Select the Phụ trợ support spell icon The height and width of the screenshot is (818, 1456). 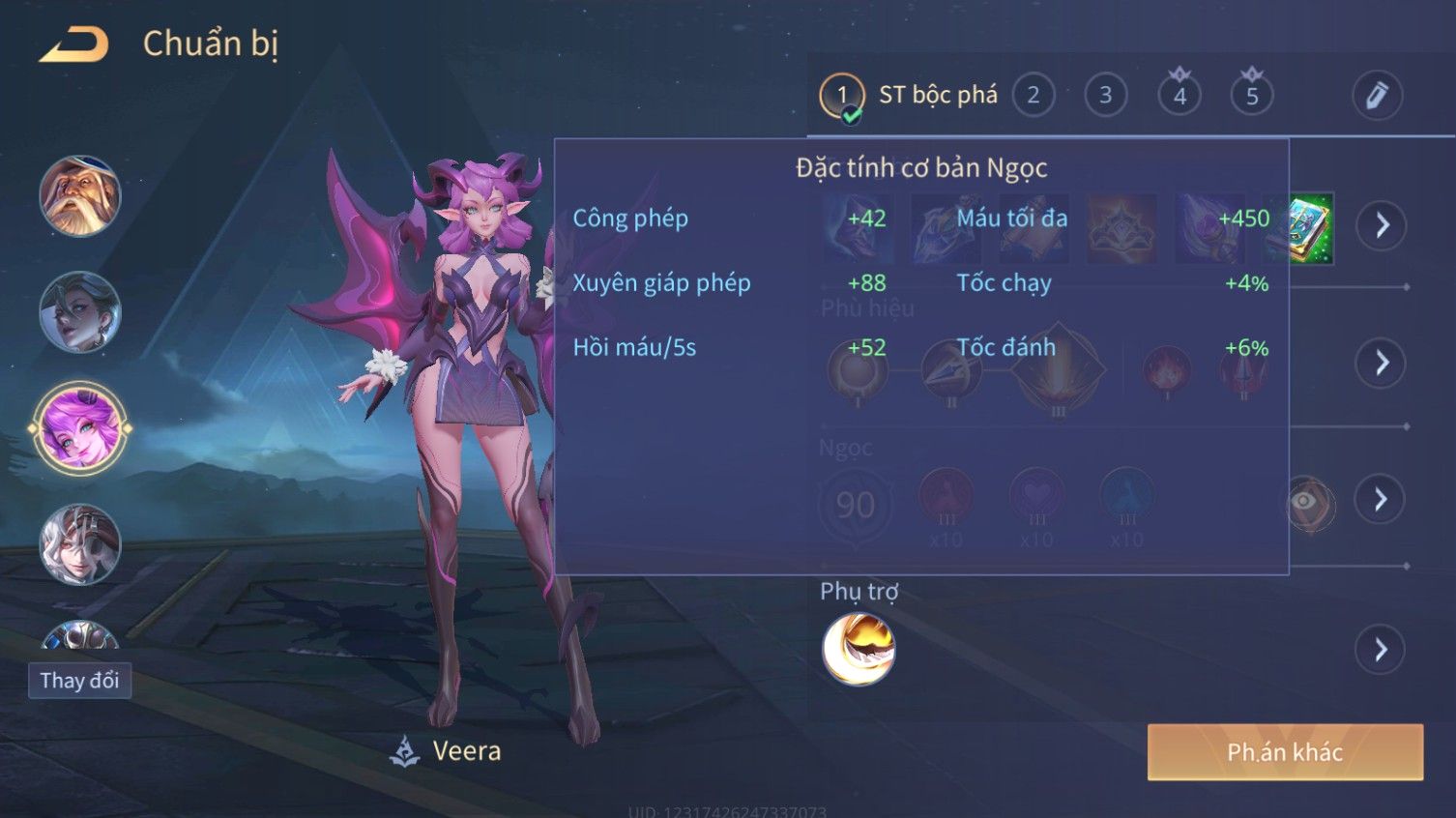click(859, 649)
